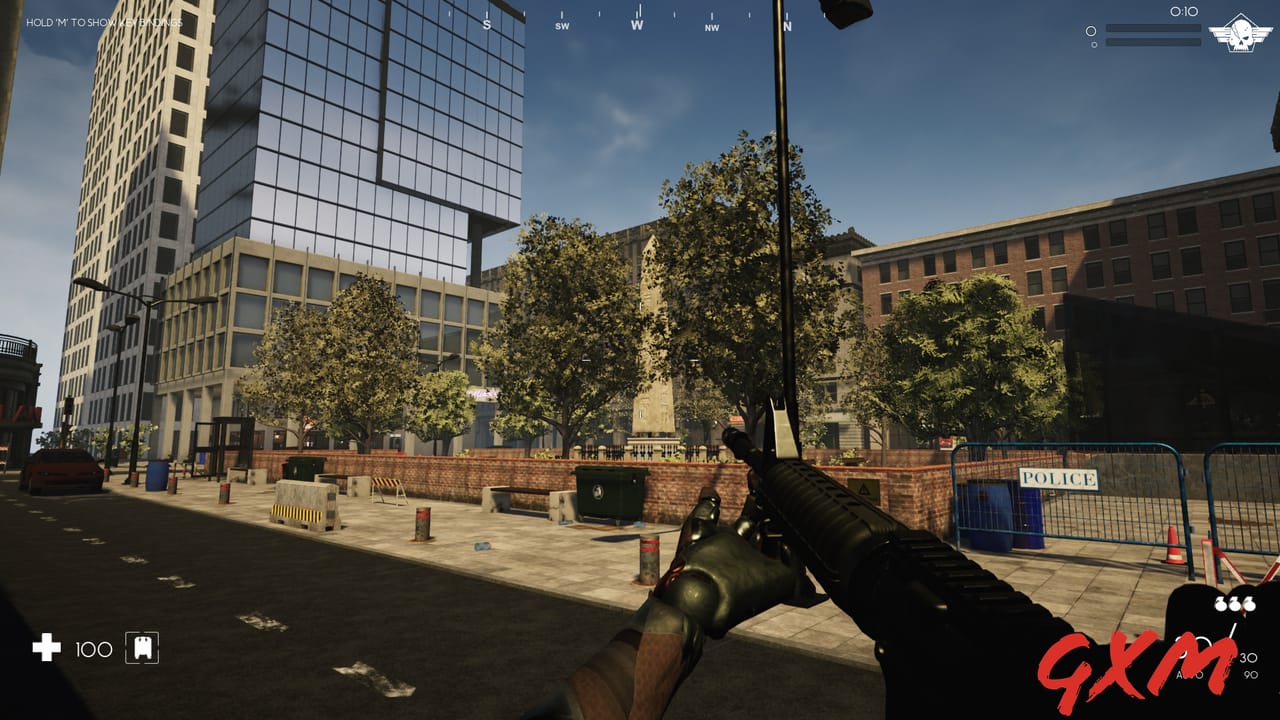Click the large hollow circle objective indicator
1280x720 pixels.
click(1090, 29)
